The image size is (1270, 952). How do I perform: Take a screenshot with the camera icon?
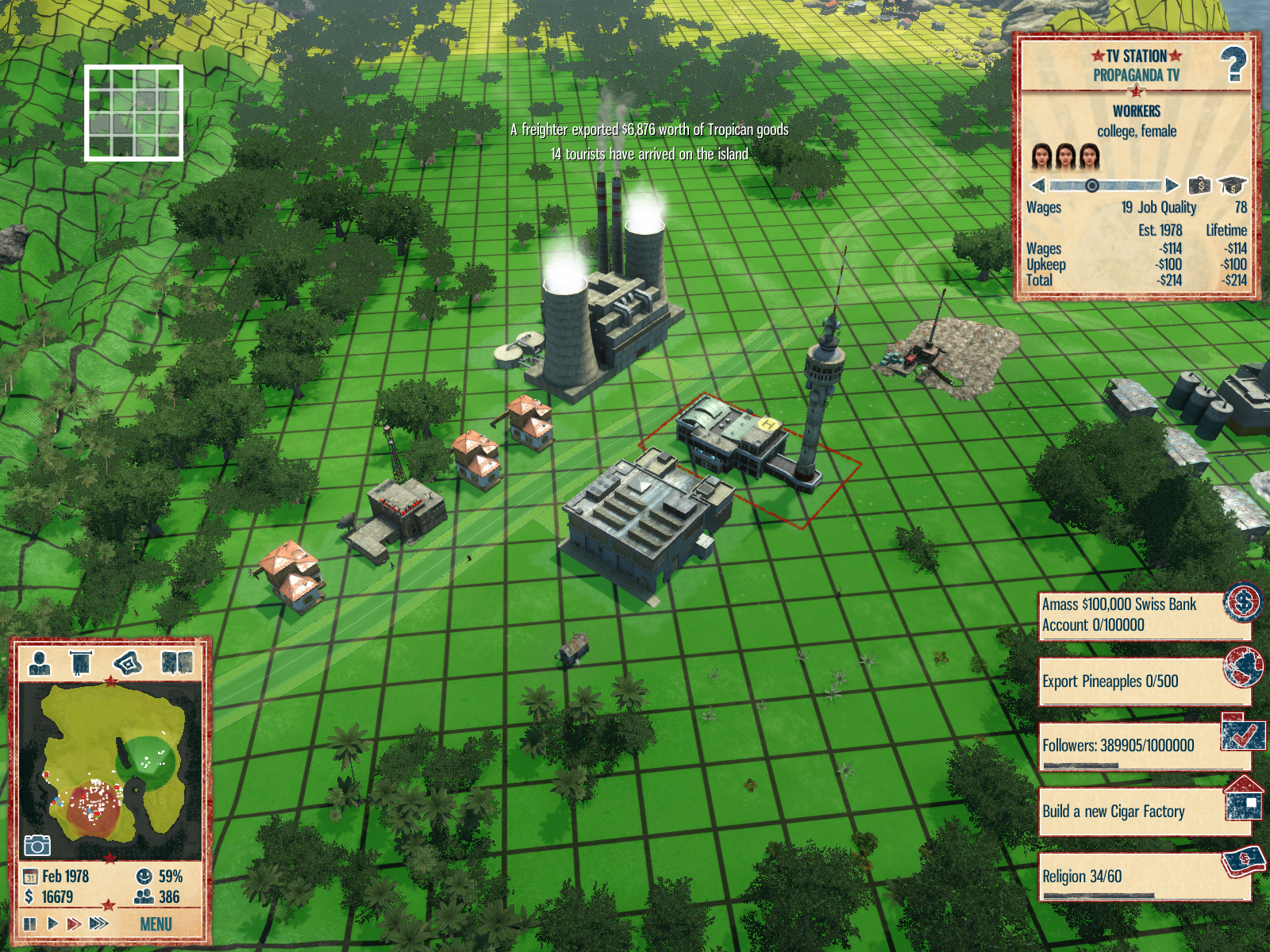(x=37, y=845)
